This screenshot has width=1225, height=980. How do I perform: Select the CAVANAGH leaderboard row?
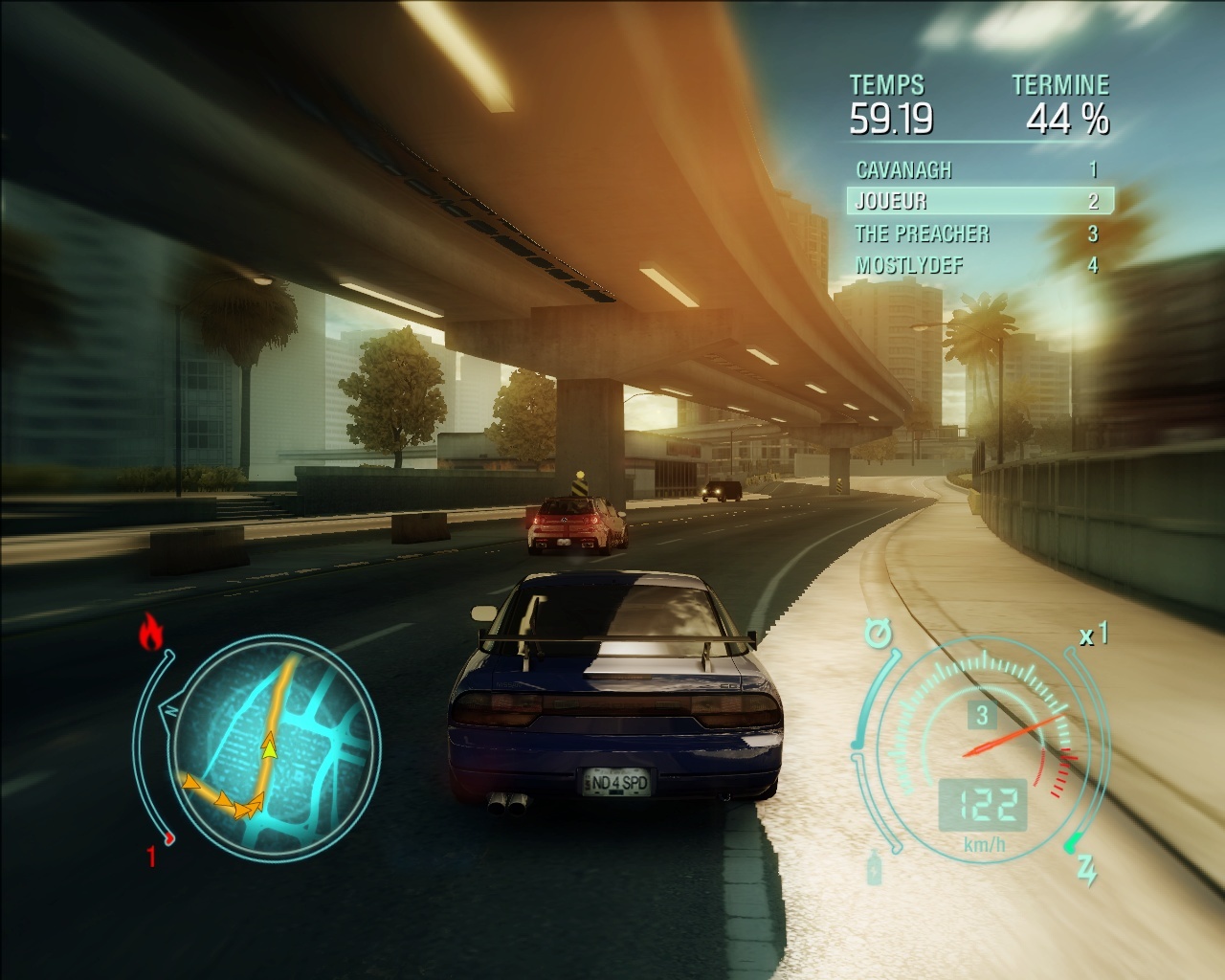pyautogui.click(x=976, y=170)
